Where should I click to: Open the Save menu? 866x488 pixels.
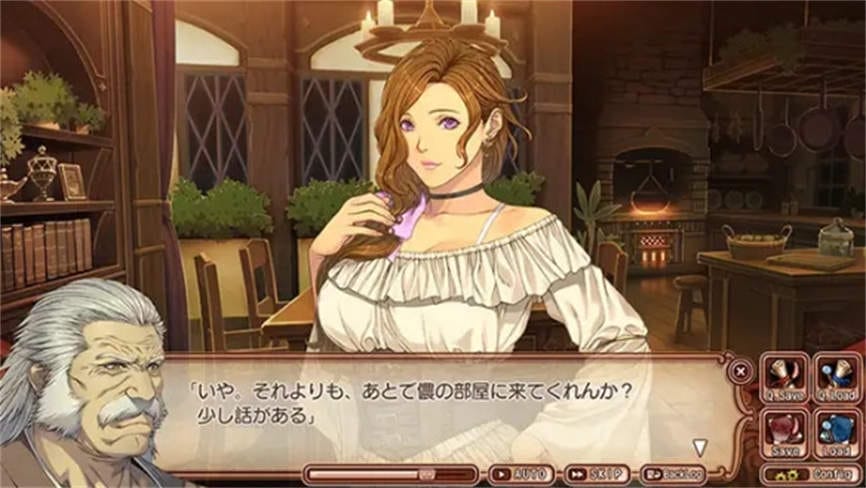click(787, 431)
